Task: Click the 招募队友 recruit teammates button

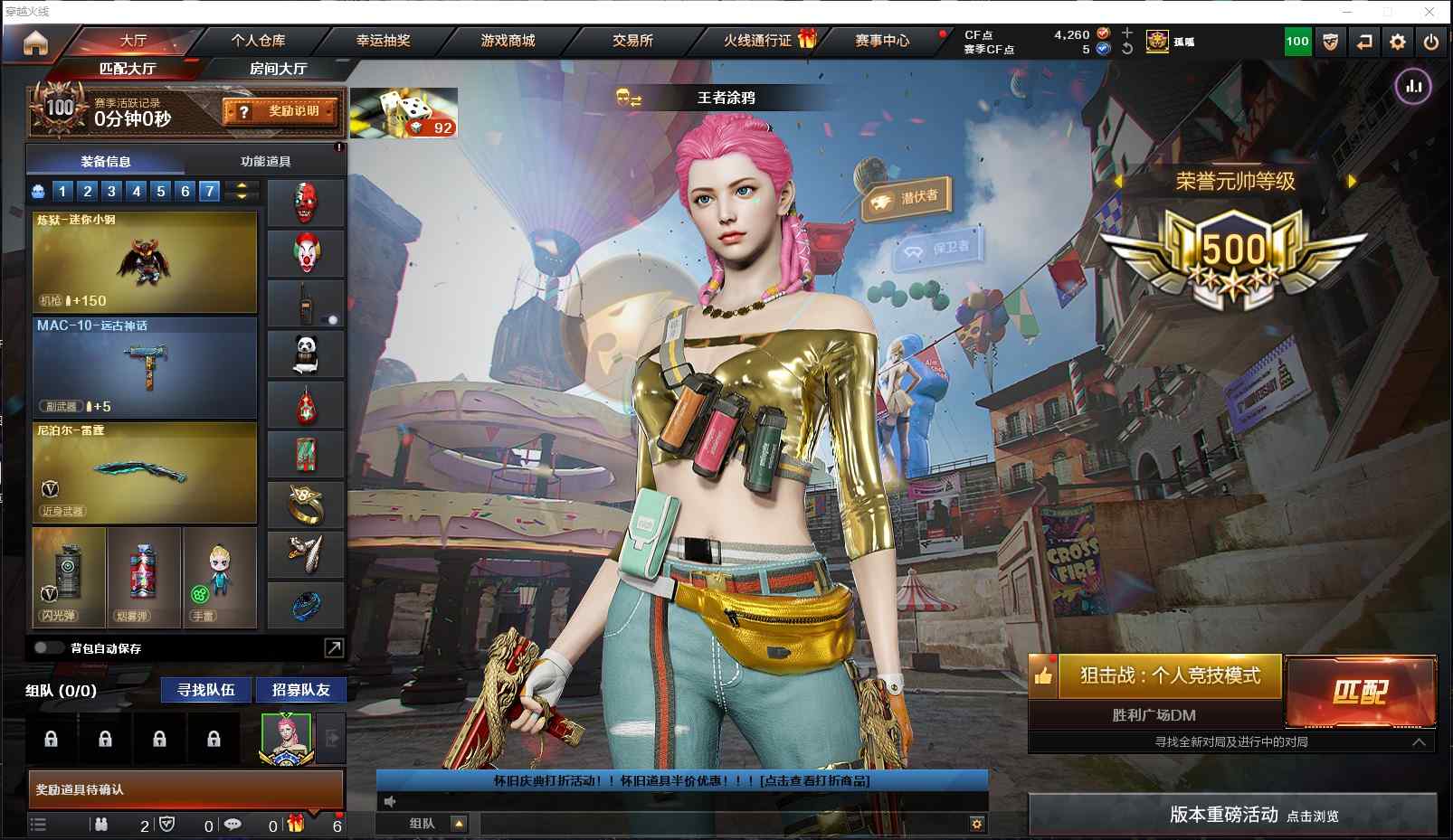Action: pos(300,690)
